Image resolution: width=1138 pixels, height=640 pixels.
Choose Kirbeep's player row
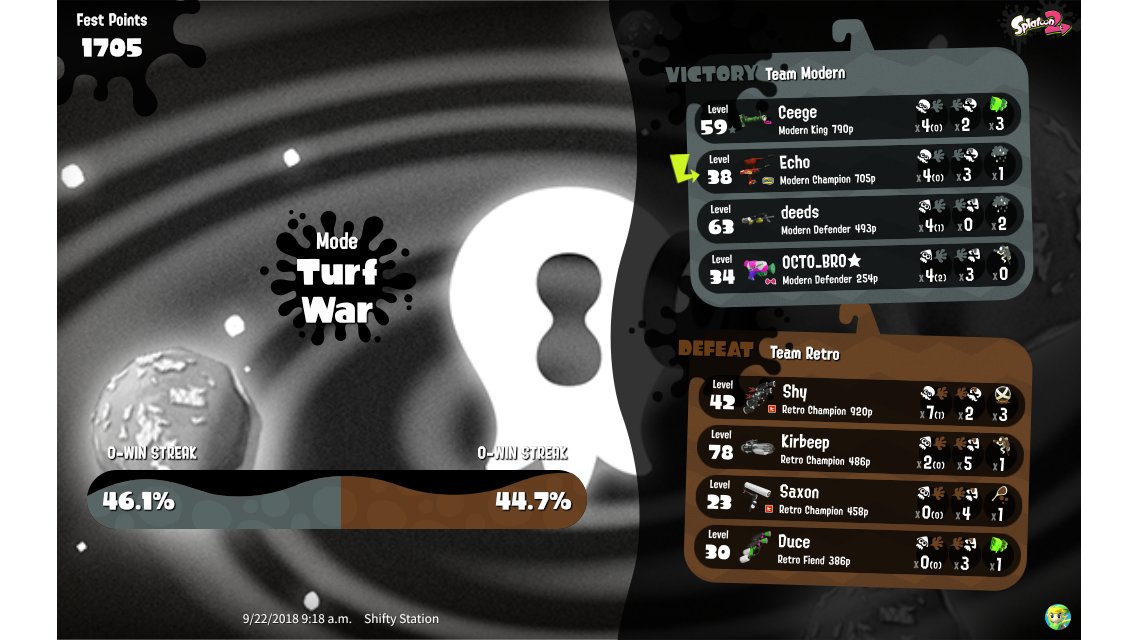coord(858,448)
